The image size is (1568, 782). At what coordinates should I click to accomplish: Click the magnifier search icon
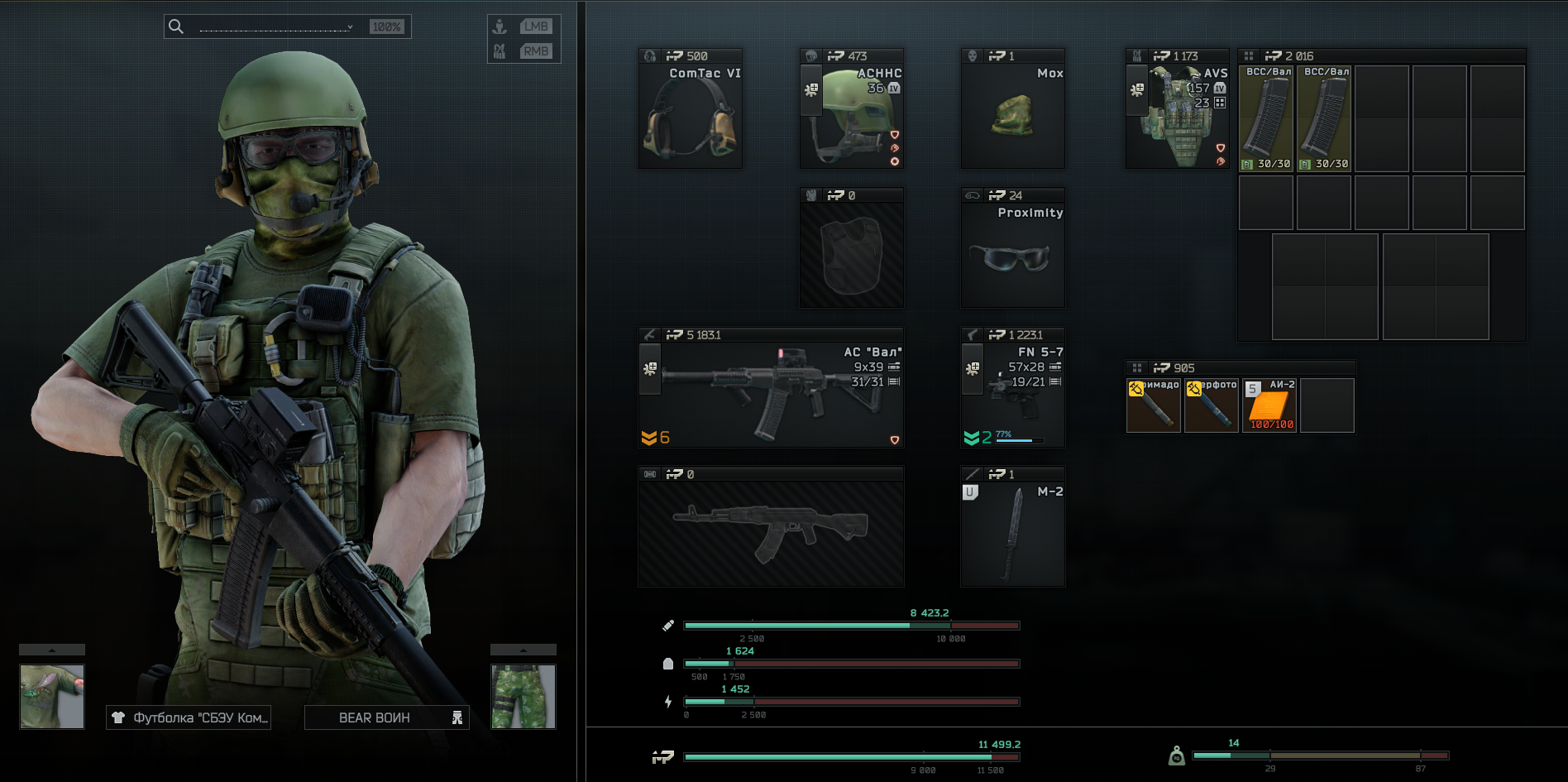(176, 26)
